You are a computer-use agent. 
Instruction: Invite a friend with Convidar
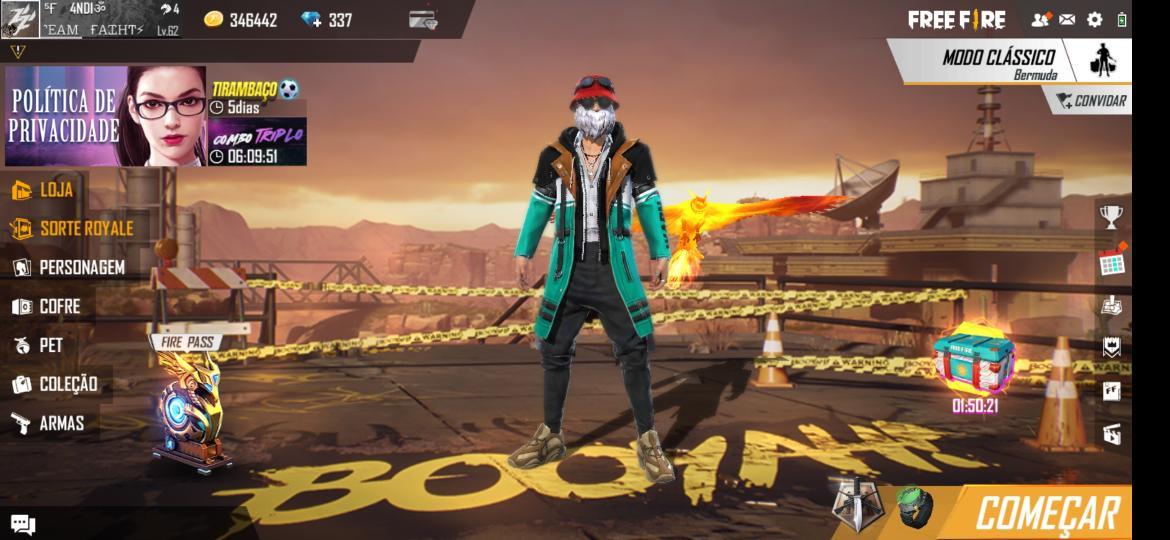coord(1091,101)
